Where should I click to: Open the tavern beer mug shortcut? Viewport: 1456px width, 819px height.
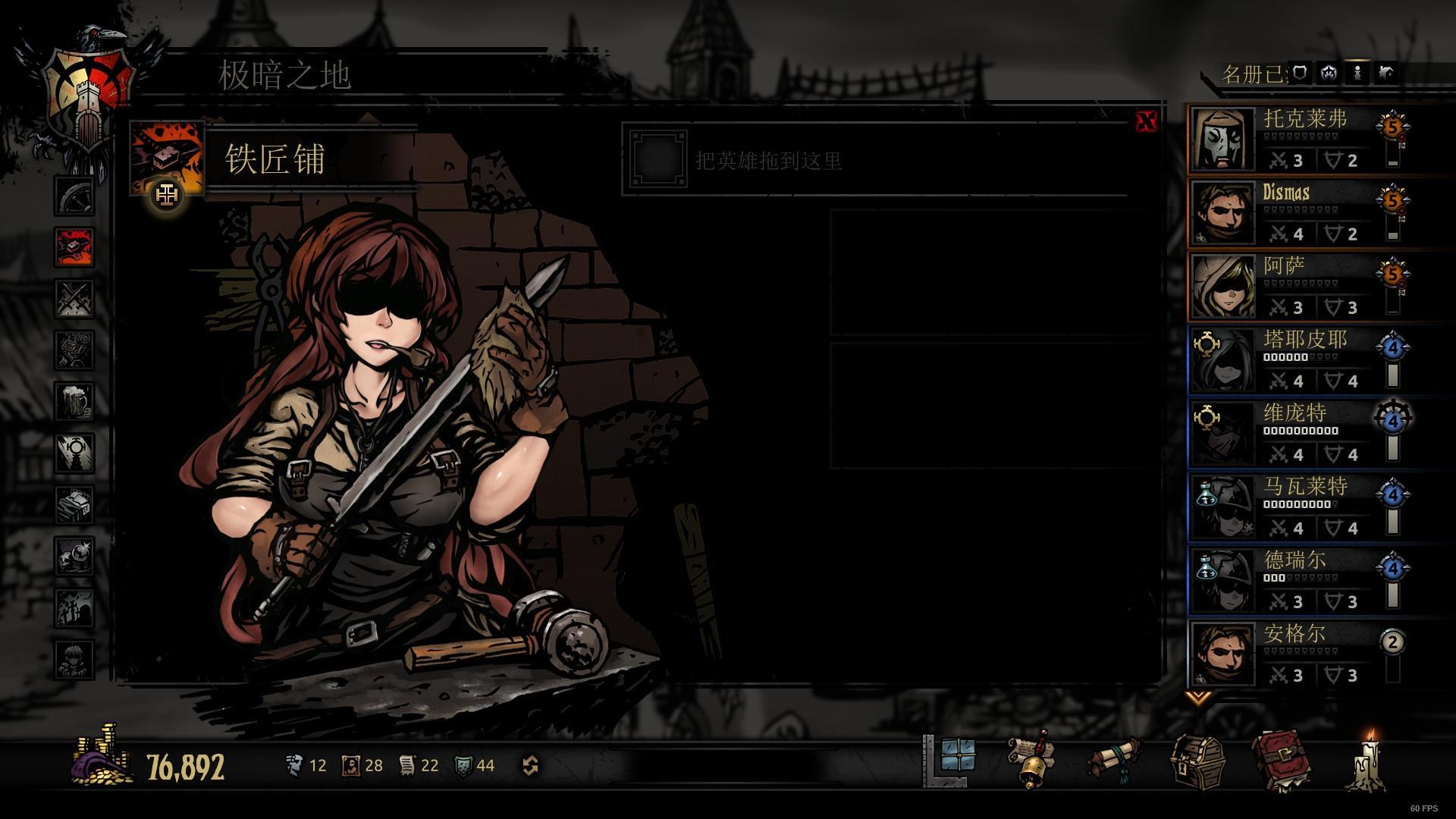click(74, 401)
